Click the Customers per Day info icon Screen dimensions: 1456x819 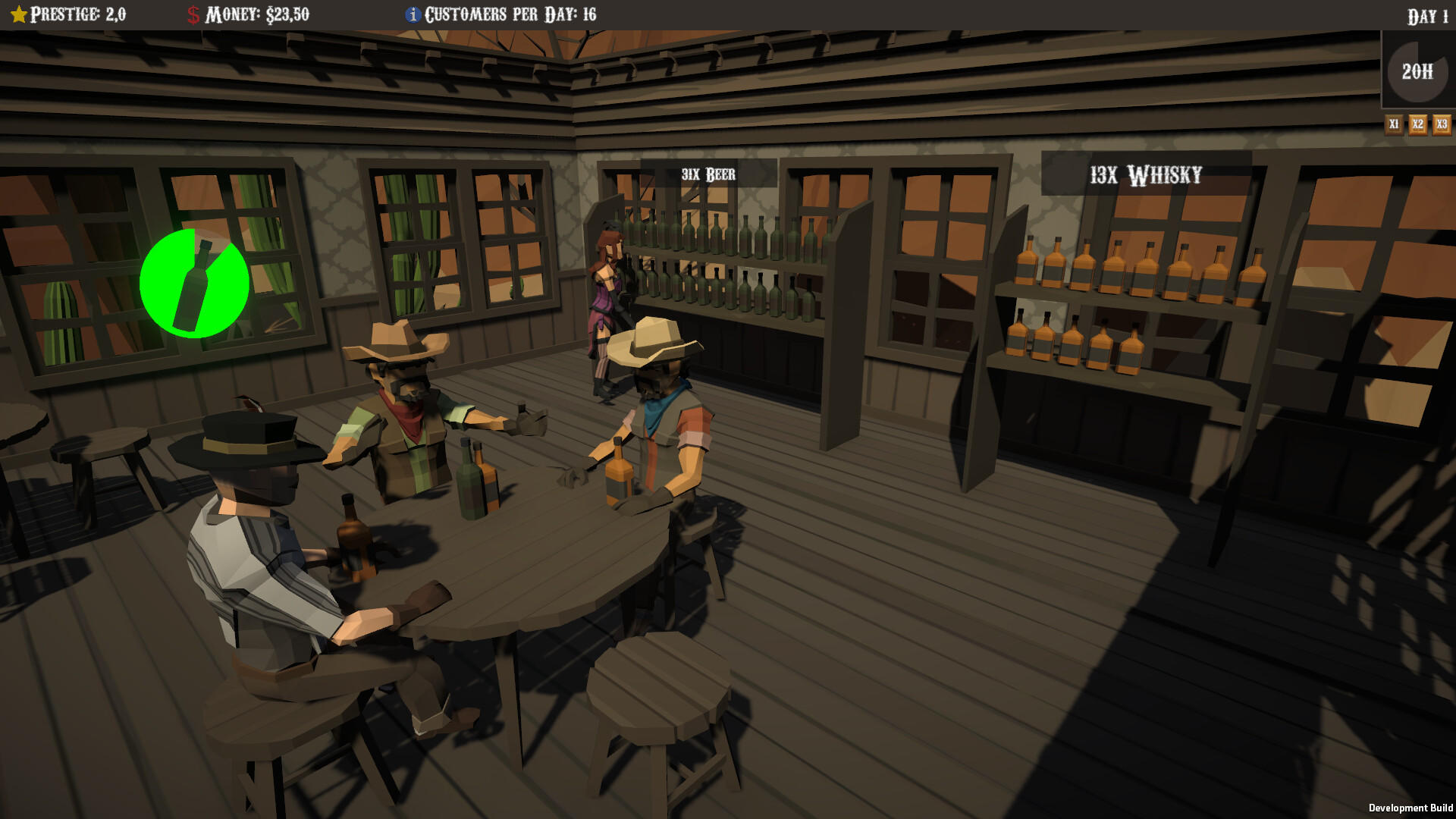(x=414, y=13)
